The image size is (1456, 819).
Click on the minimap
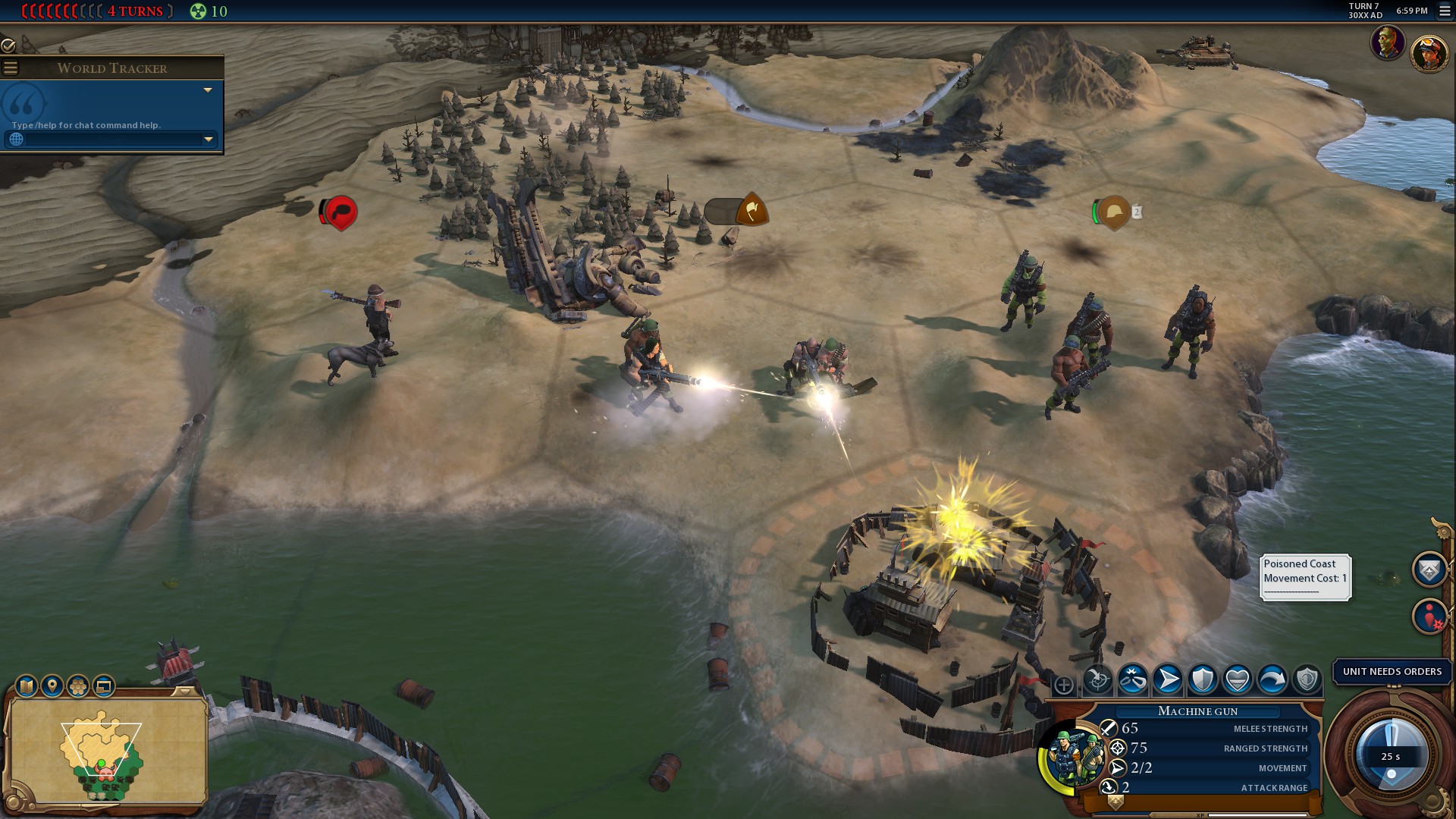click(x=106, y=751)
